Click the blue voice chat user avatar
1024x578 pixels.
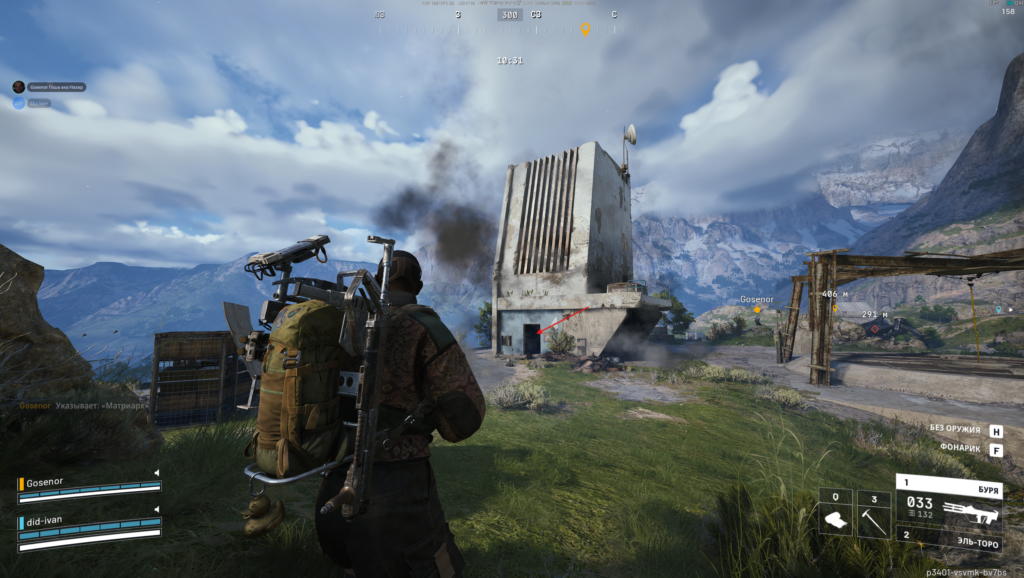point(18,102)
